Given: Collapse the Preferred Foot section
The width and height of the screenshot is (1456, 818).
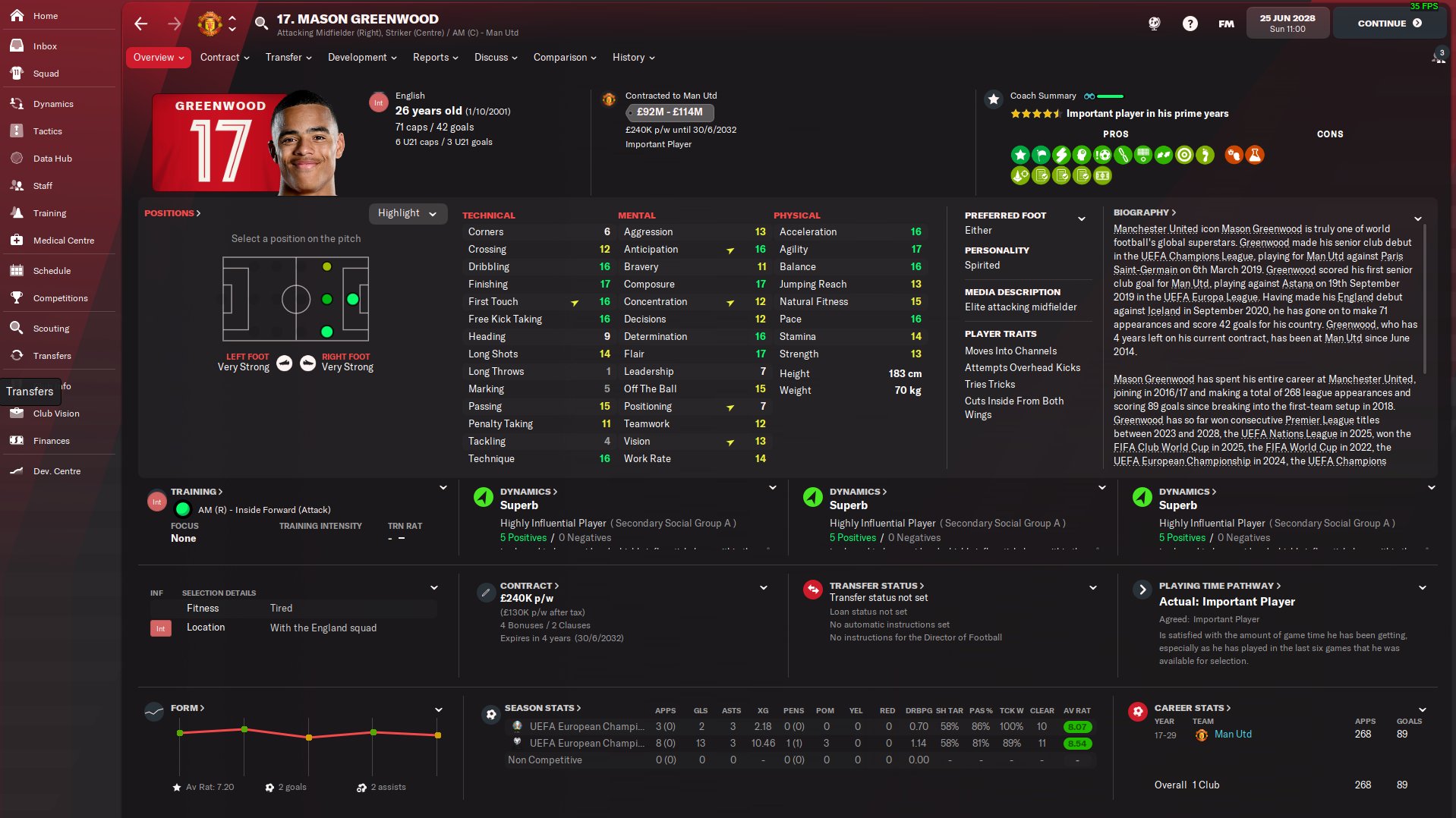Looking at the screenshot, I should (1082, 219).
